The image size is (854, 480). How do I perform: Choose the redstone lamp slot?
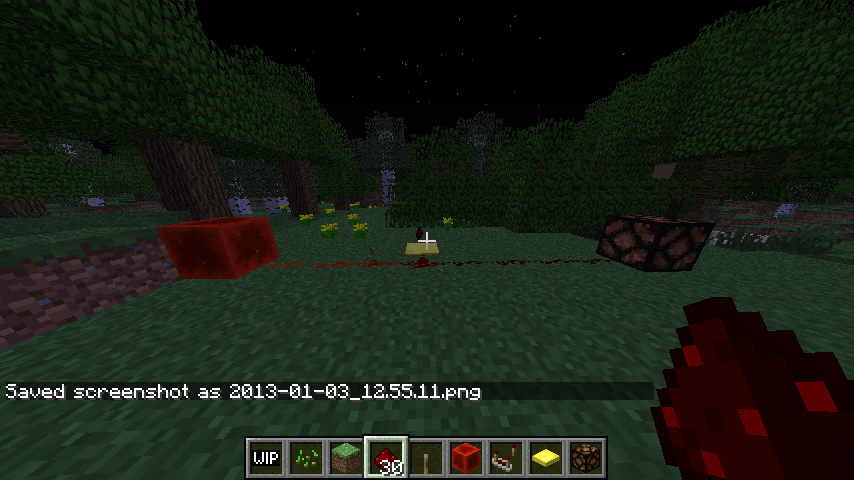coord(585,458)
